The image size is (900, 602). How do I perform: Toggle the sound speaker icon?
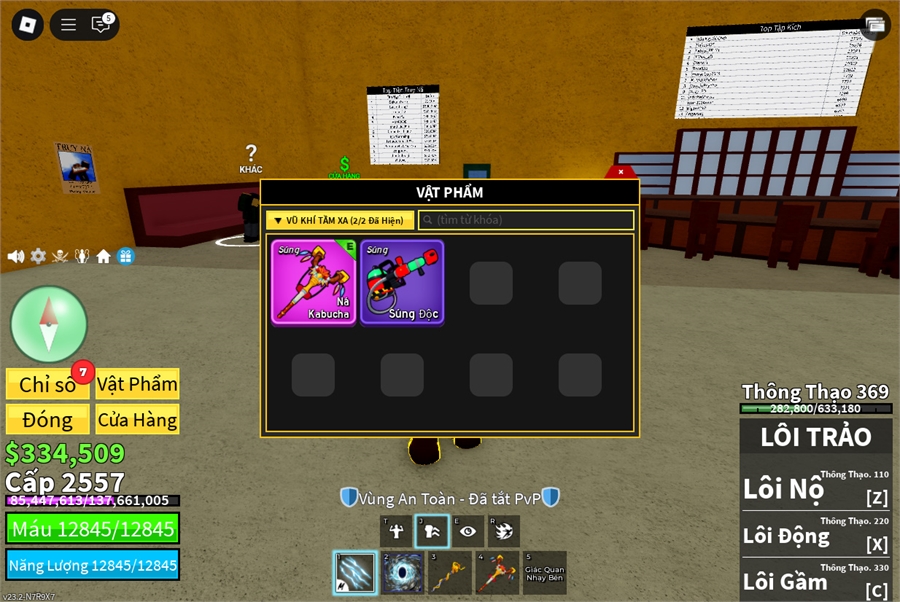coord(16,256)
